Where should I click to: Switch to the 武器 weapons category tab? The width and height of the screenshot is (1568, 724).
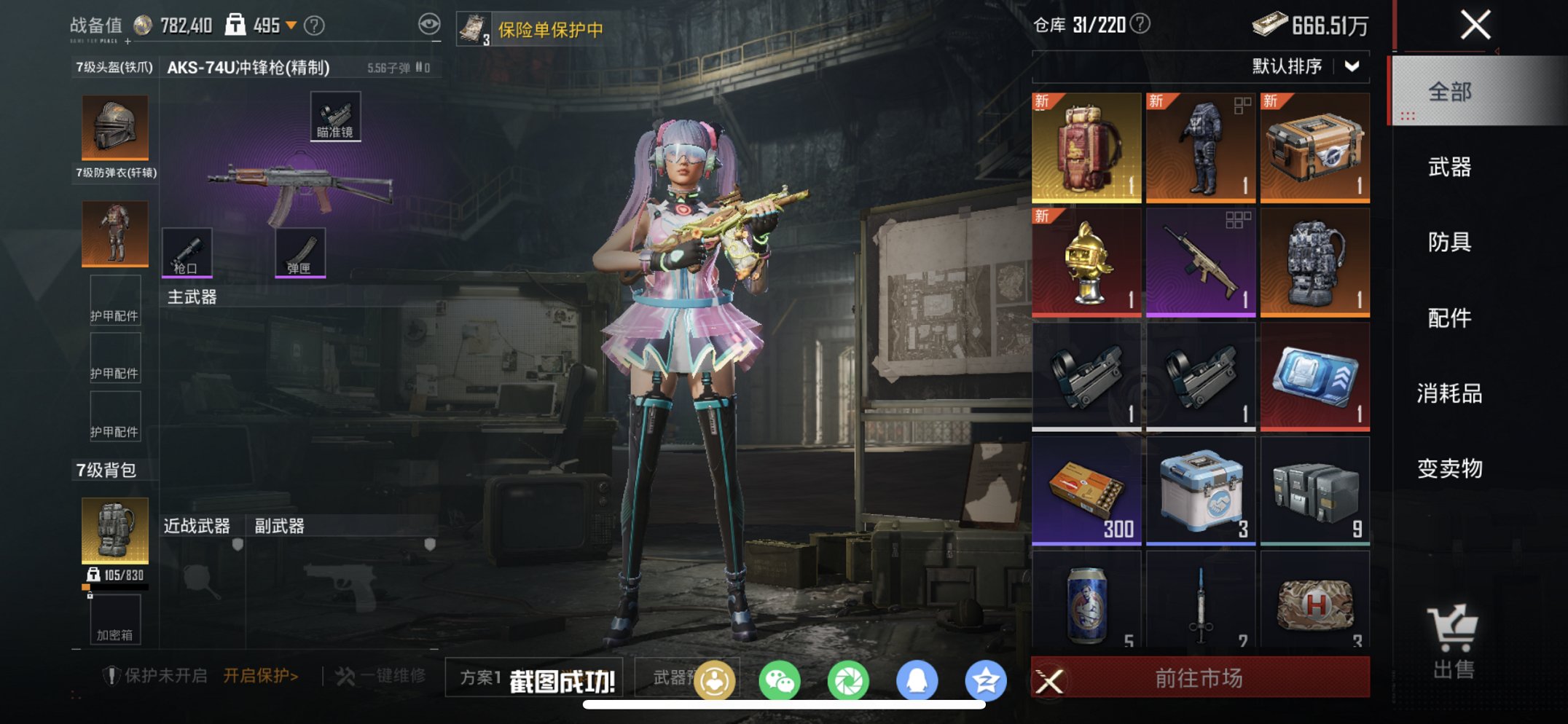(1450, 168)
